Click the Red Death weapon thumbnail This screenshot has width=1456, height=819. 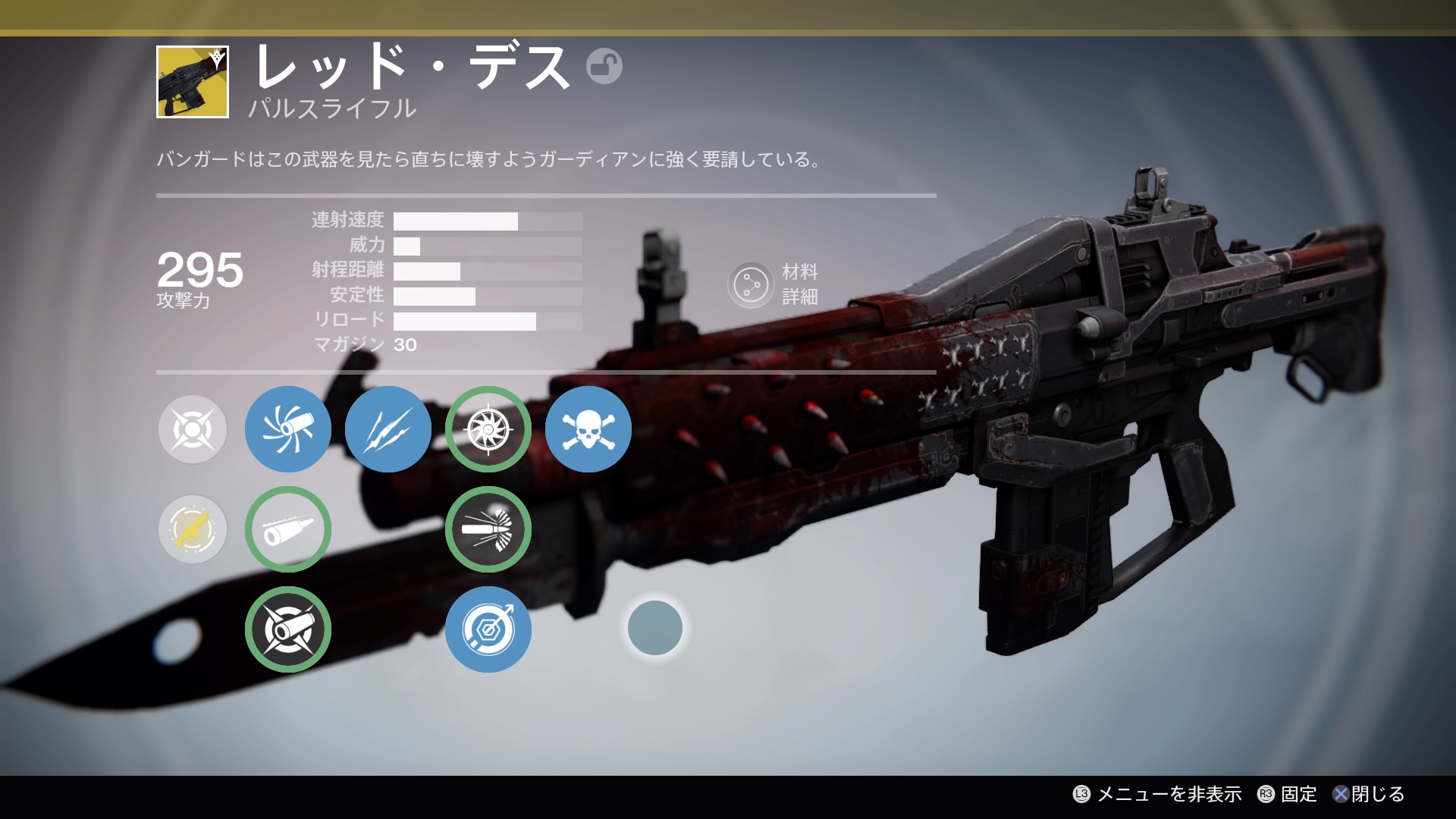193,82
